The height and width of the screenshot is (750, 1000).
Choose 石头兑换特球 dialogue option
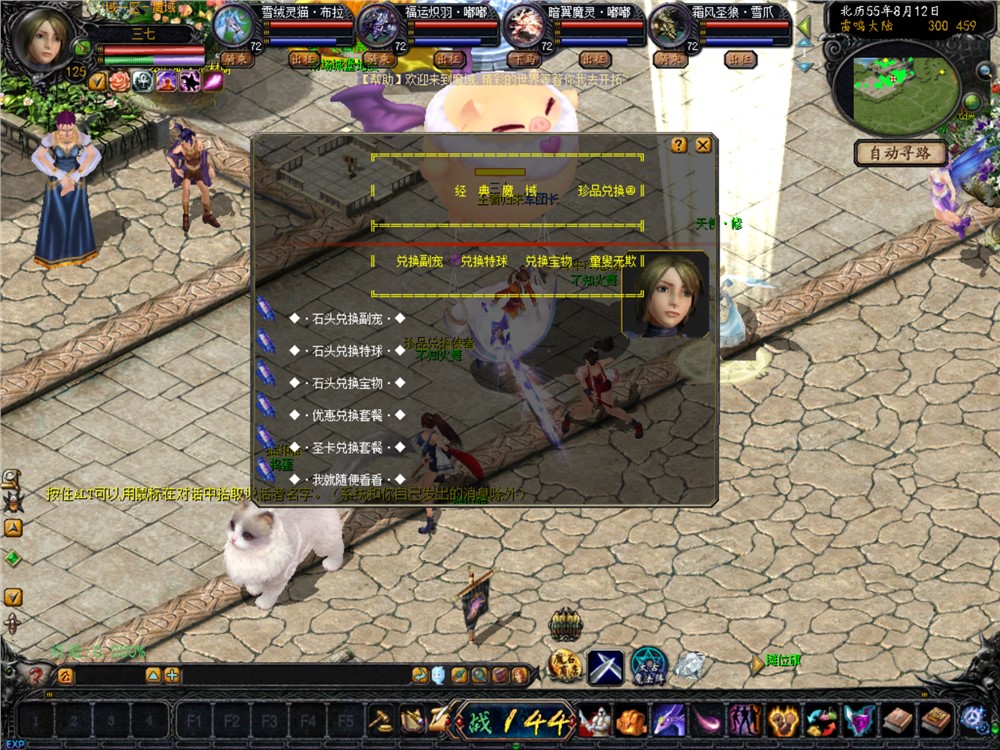tap(345, 351)
